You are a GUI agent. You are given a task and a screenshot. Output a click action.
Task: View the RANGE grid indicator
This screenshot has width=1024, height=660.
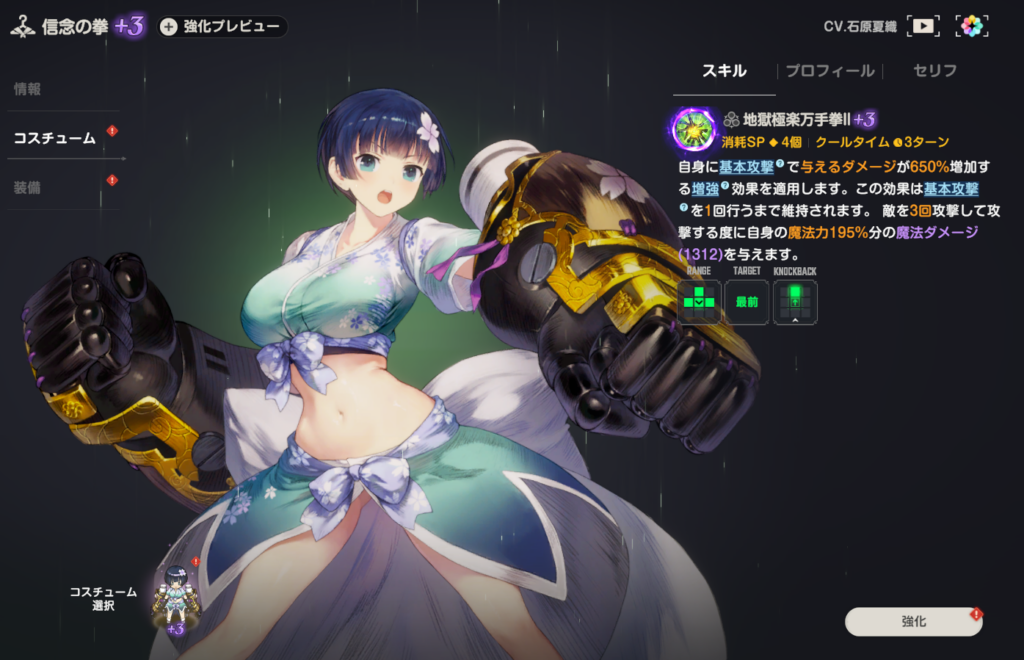click(699, 301)
